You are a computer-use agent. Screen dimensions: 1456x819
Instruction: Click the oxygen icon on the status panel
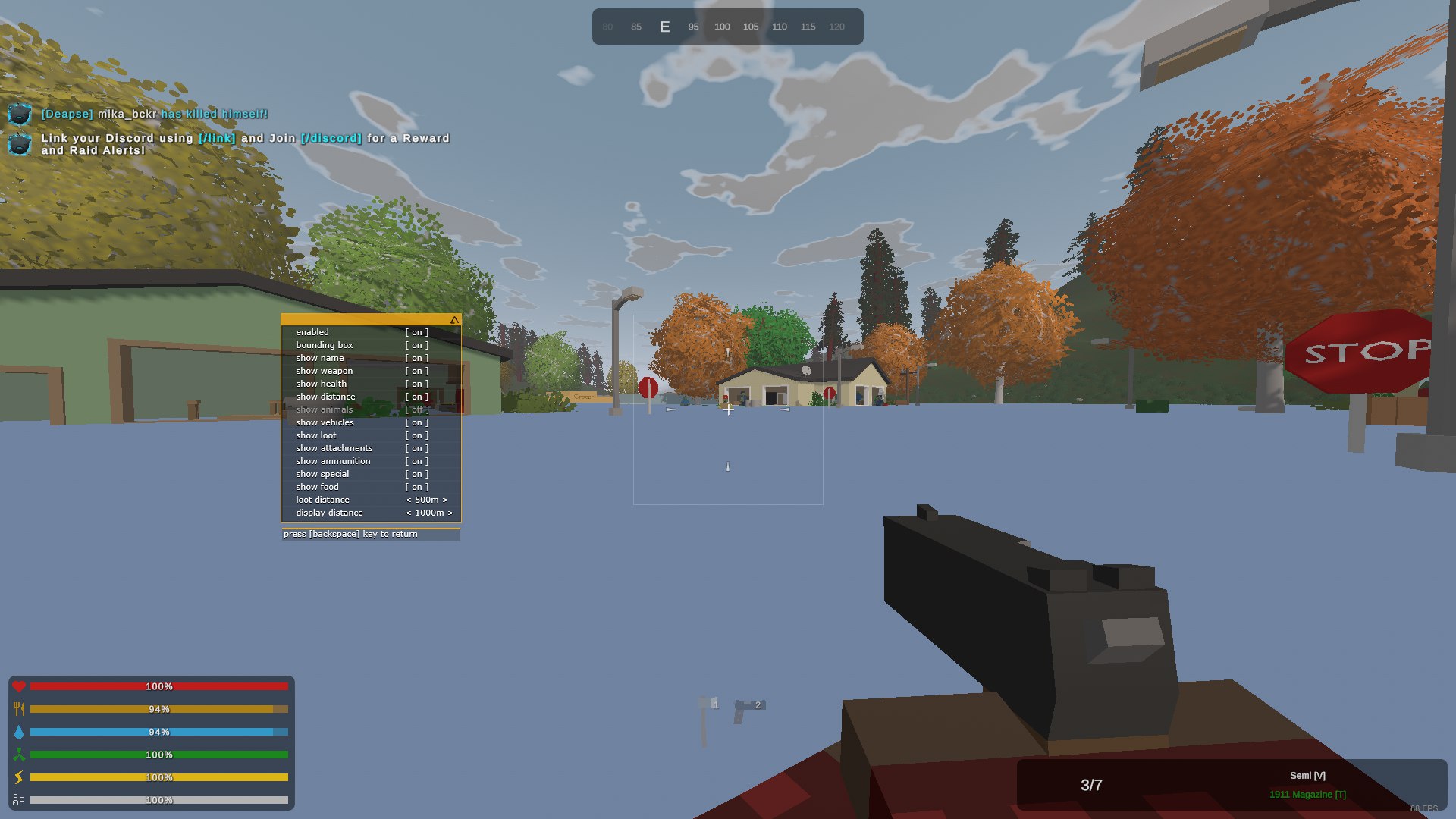(x=20, y=799)
